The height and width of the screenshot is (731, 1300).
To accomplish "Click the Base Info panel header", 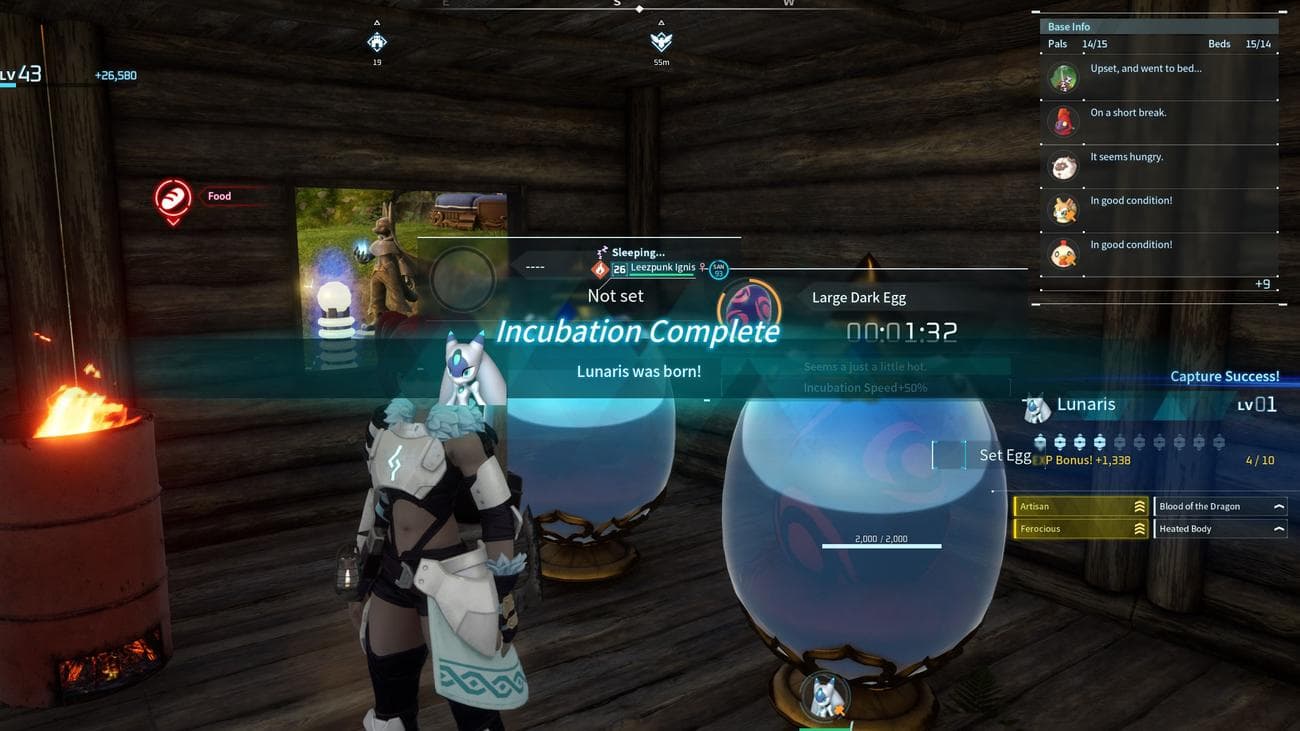I will point(1069,27).
